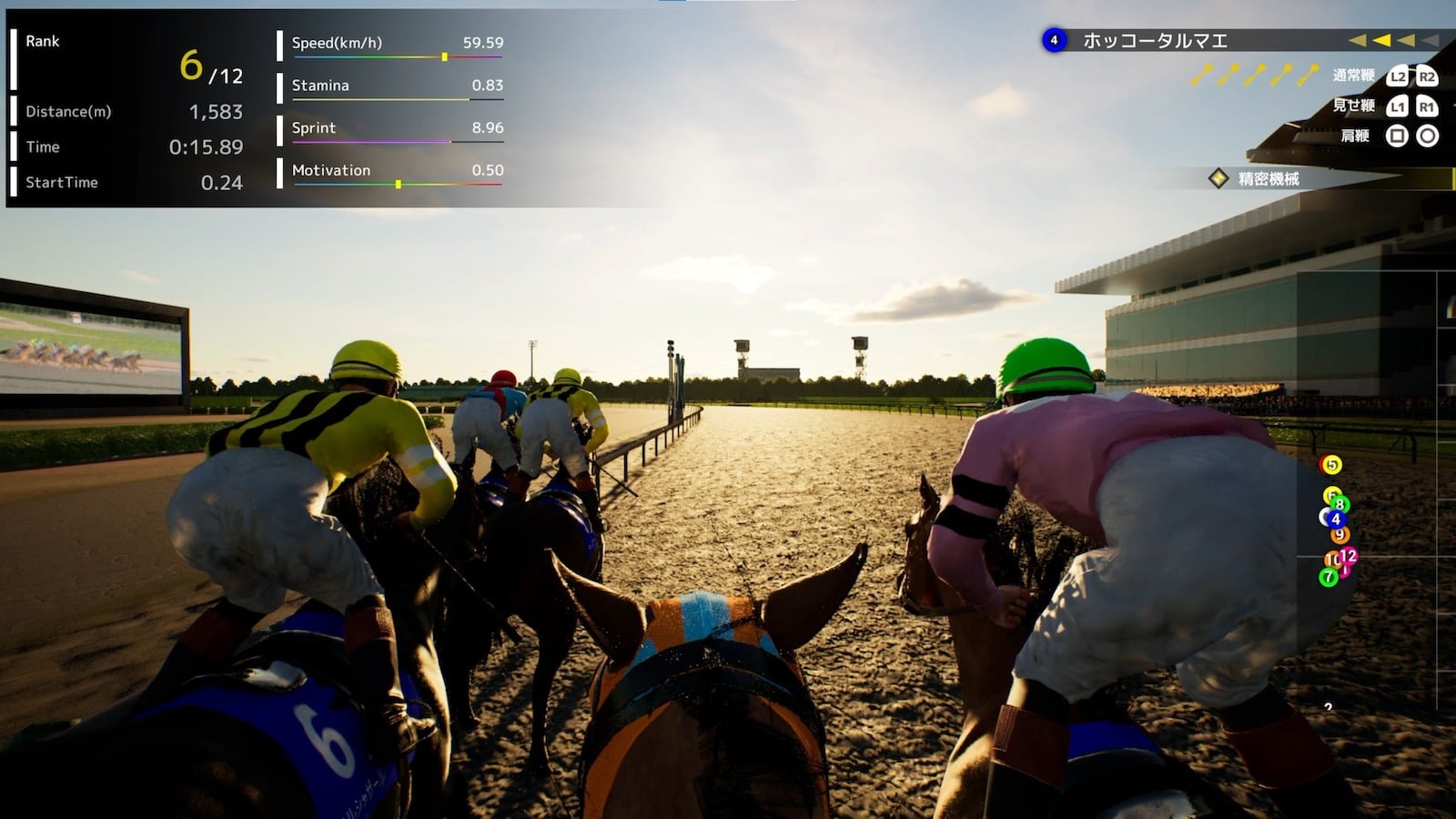Expand the leftmost gold pace chevron

click(x=1356, y=41)
